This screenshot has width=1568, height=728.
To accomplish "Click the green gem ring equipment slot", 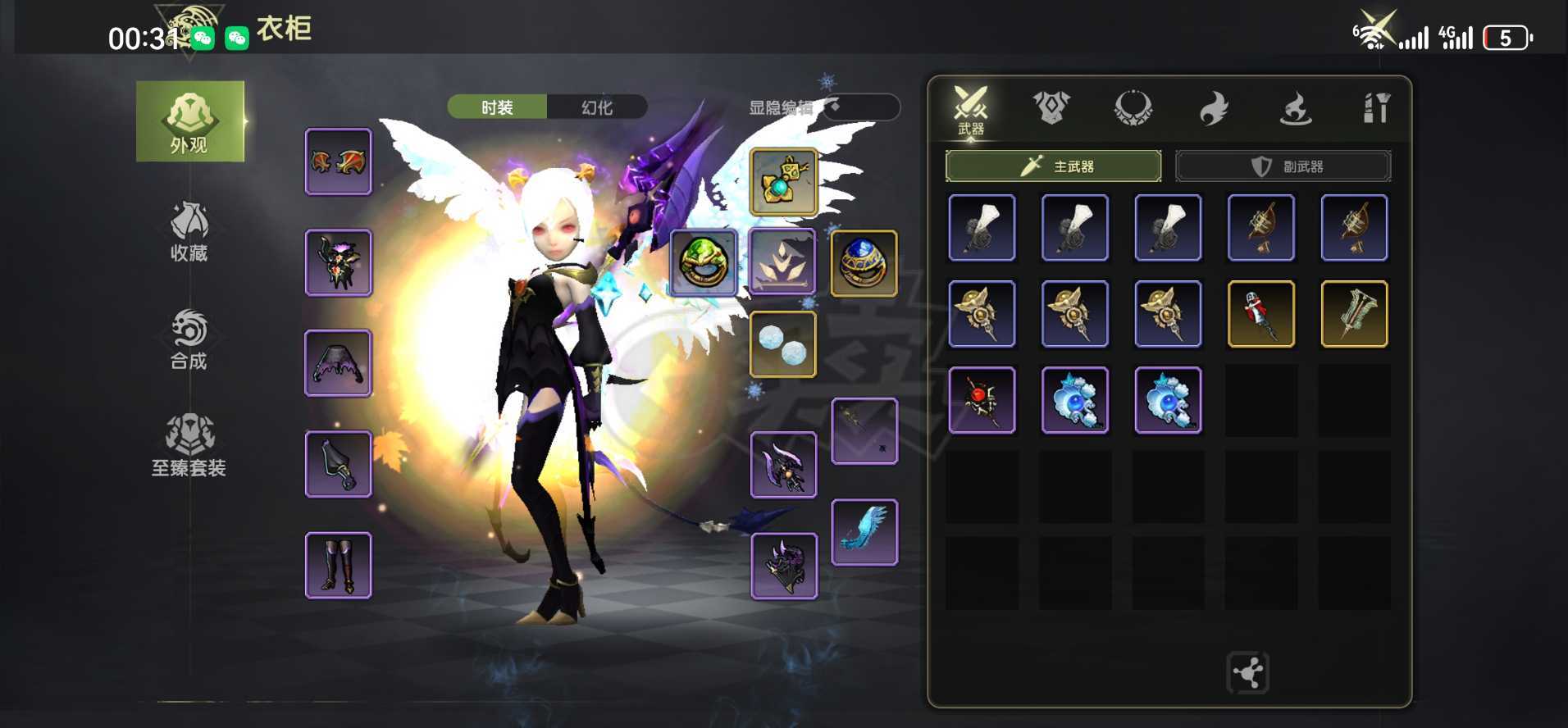I will [703, 262].
